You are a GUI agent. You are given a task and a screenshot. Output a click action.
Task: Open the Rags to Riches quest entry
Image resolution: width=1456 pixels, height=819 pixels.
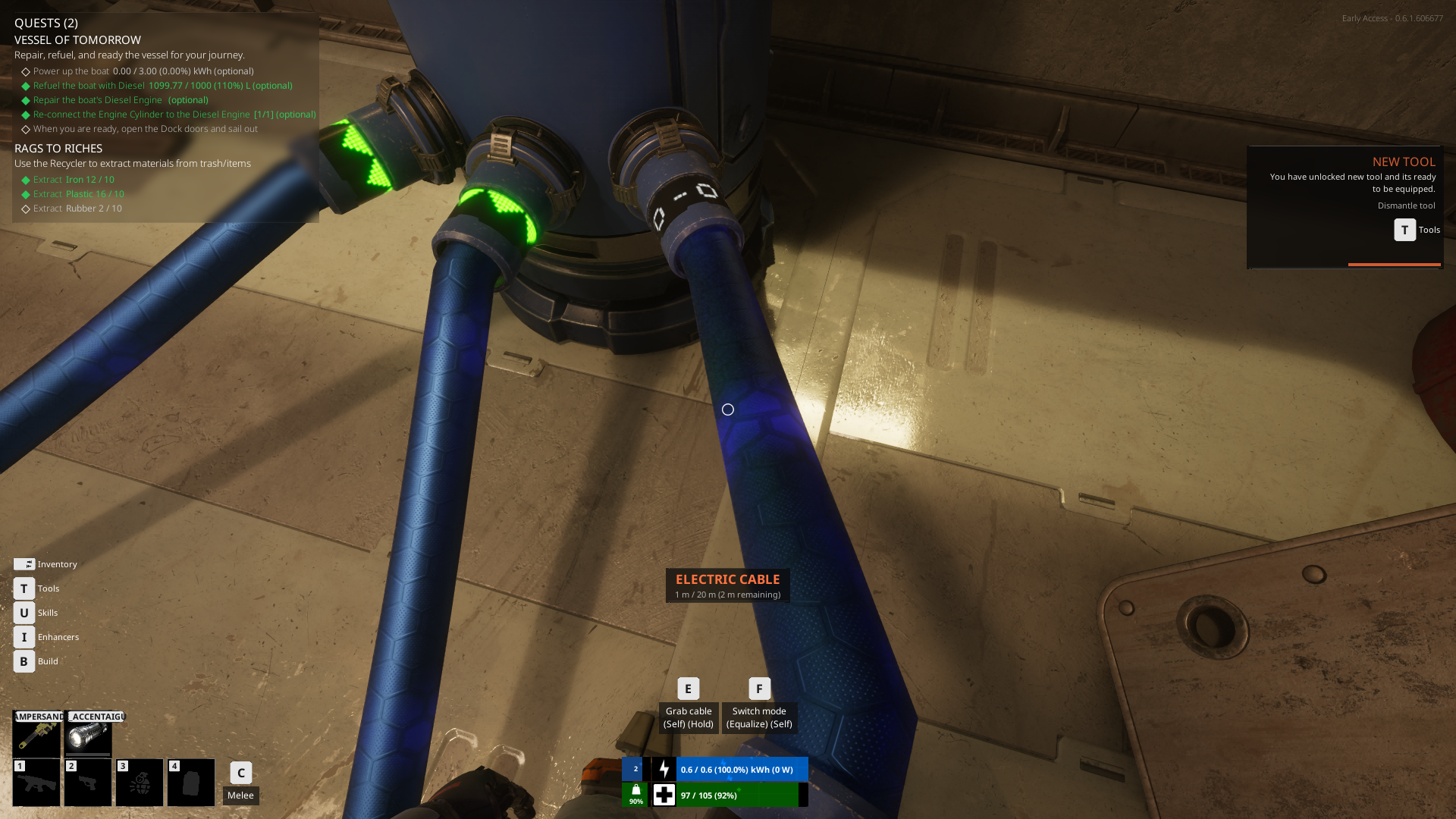[58, 149]
